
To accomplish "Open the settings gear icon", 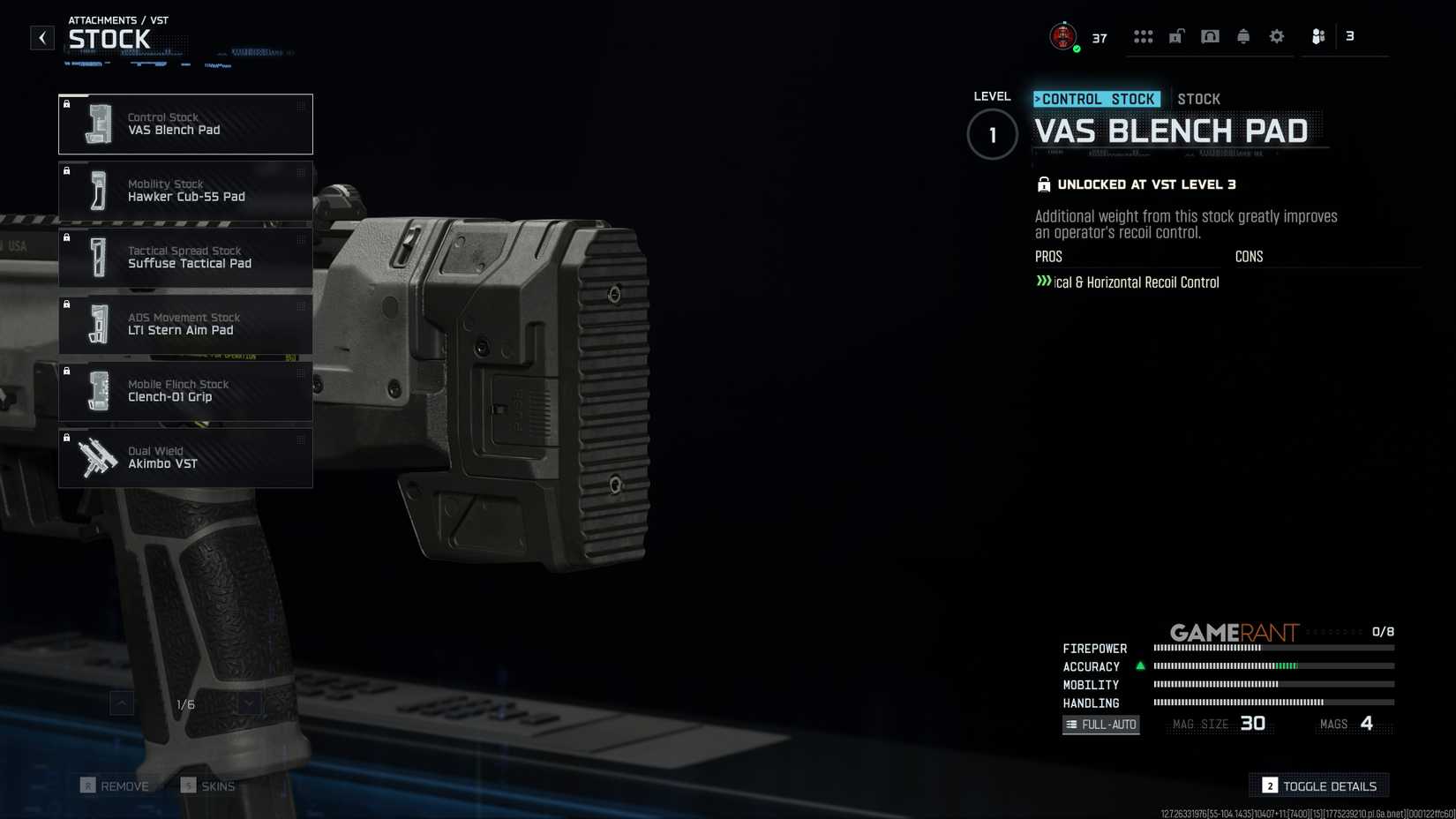I will pos(1276,35).
